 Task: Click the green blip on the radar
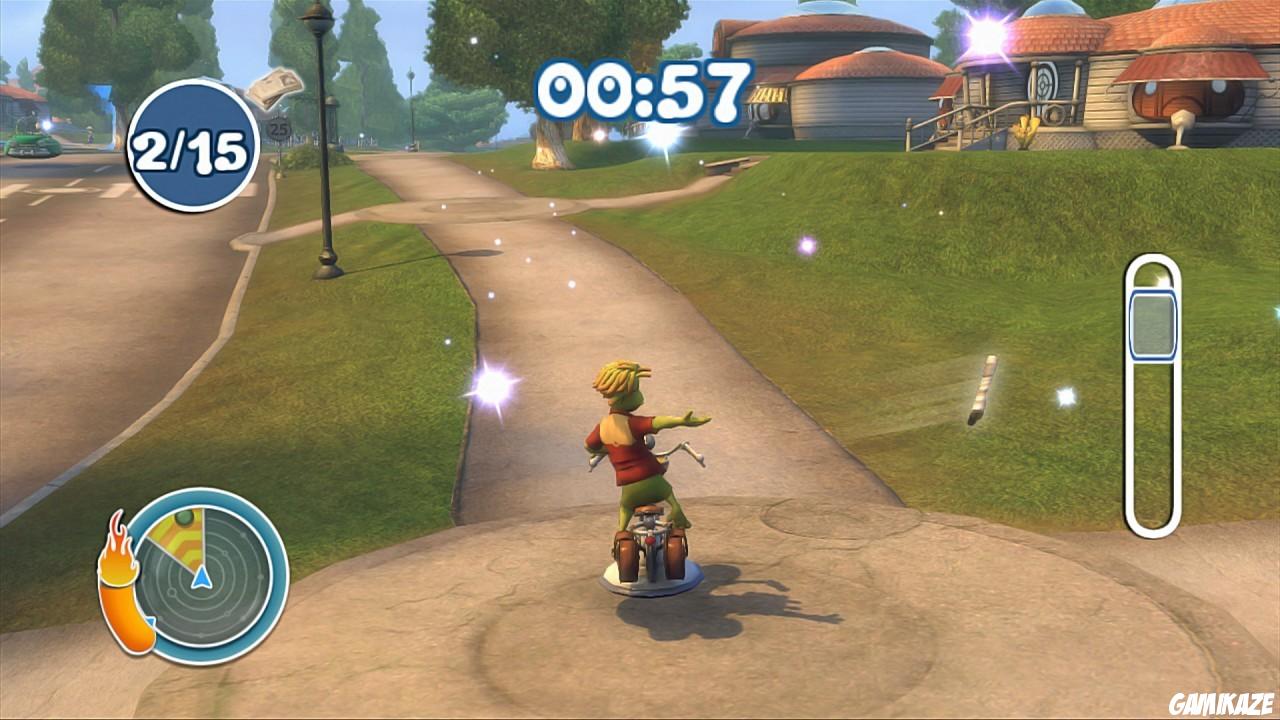pos(185,520)
